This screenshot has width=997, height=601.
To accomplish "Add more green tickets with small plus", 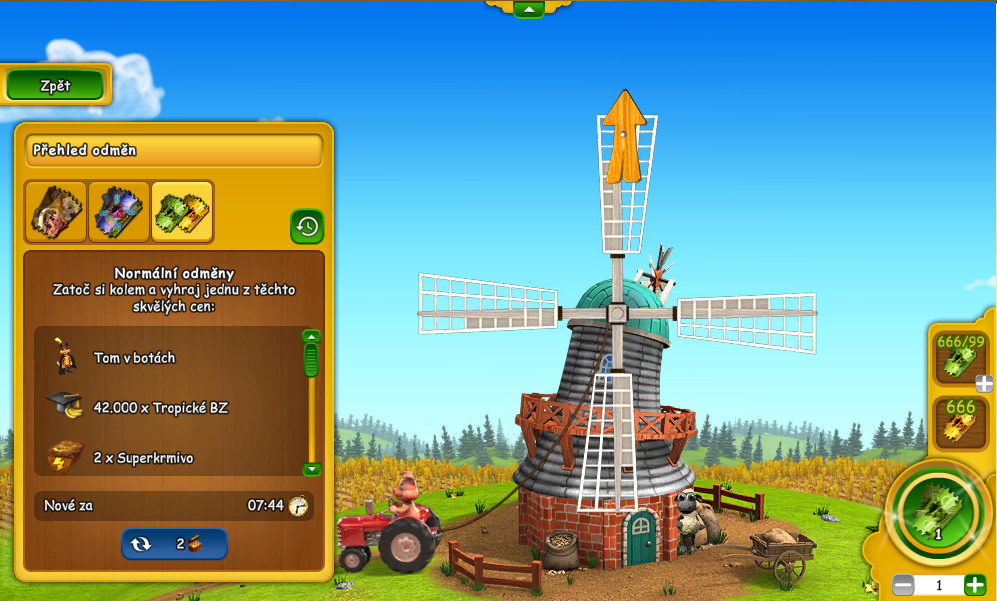I will point(984,383).
